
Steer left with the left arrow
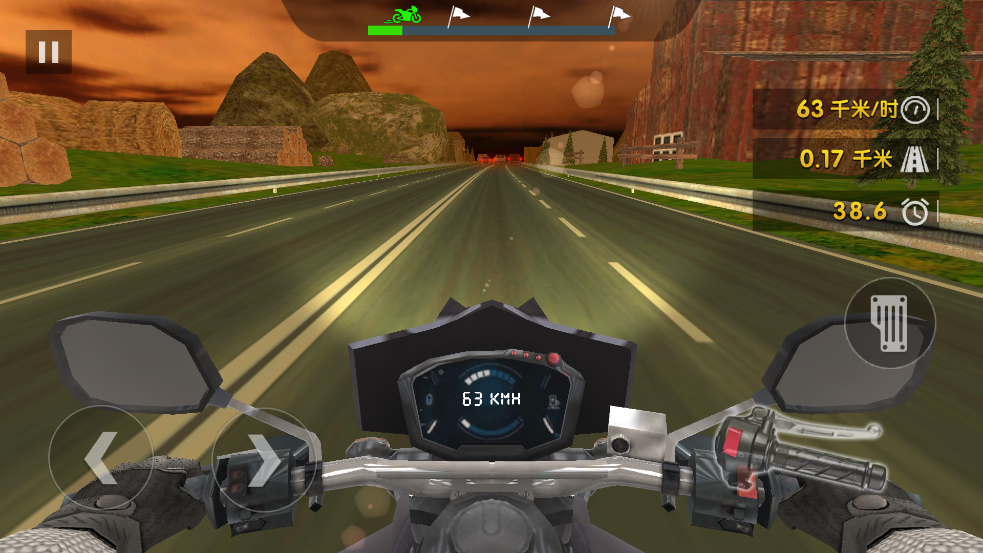pos(100,457)
